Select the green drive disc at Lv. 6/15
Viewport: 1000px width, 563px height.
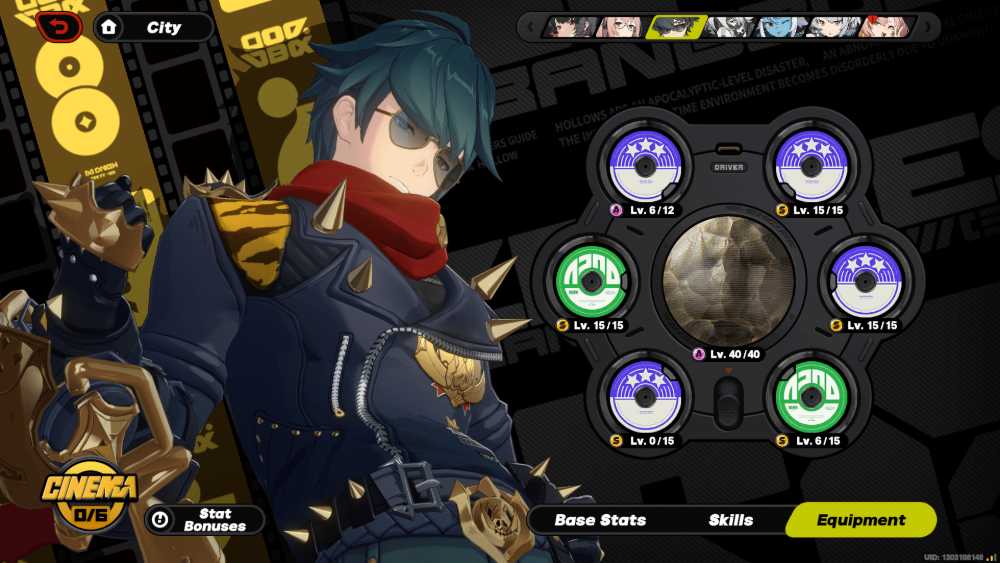(x=812, y=395)
